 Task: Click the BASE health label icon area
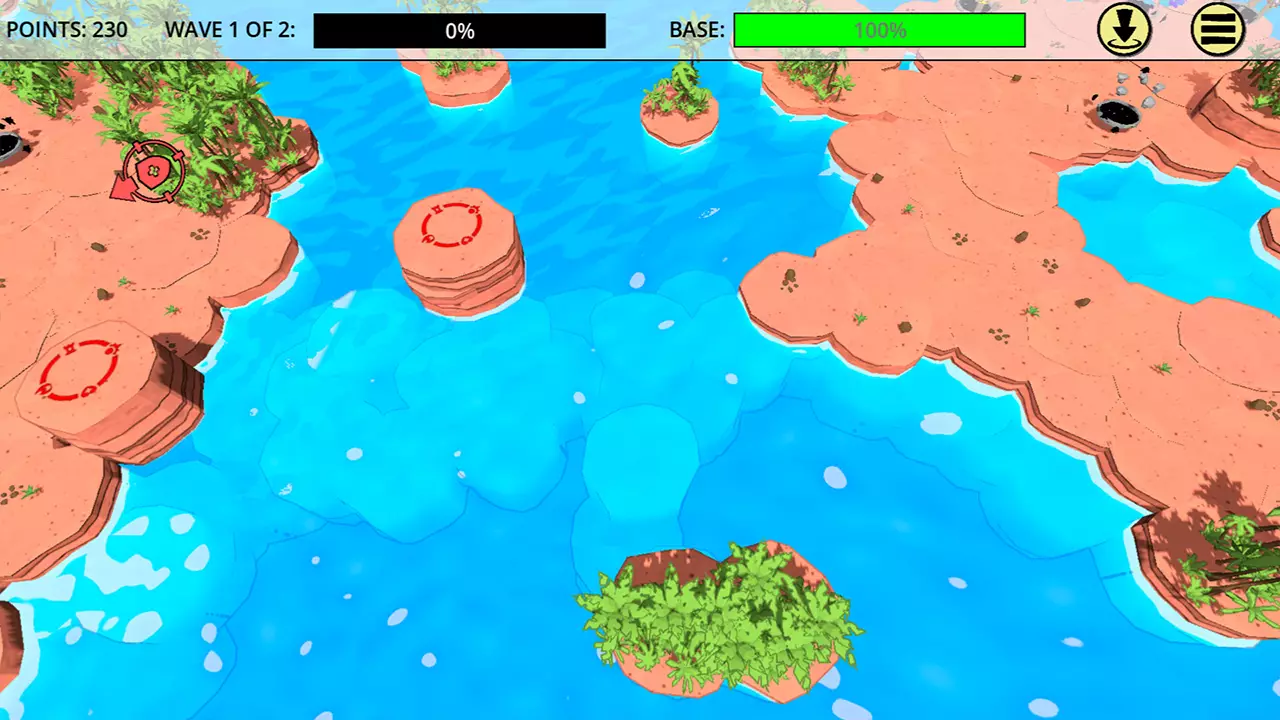coord(696,30)
